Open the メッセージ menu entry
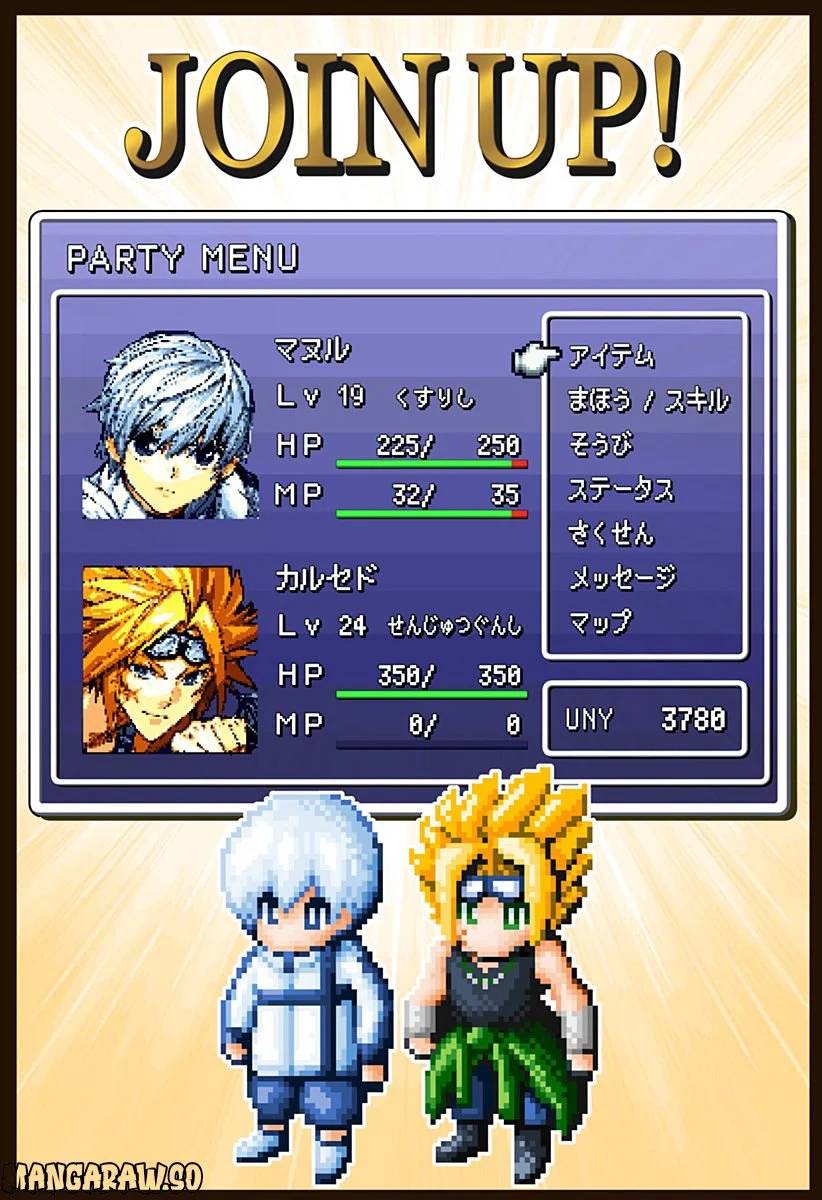Image resolution: width=822 pixels, height=1200 pixels. coord(622,578)
